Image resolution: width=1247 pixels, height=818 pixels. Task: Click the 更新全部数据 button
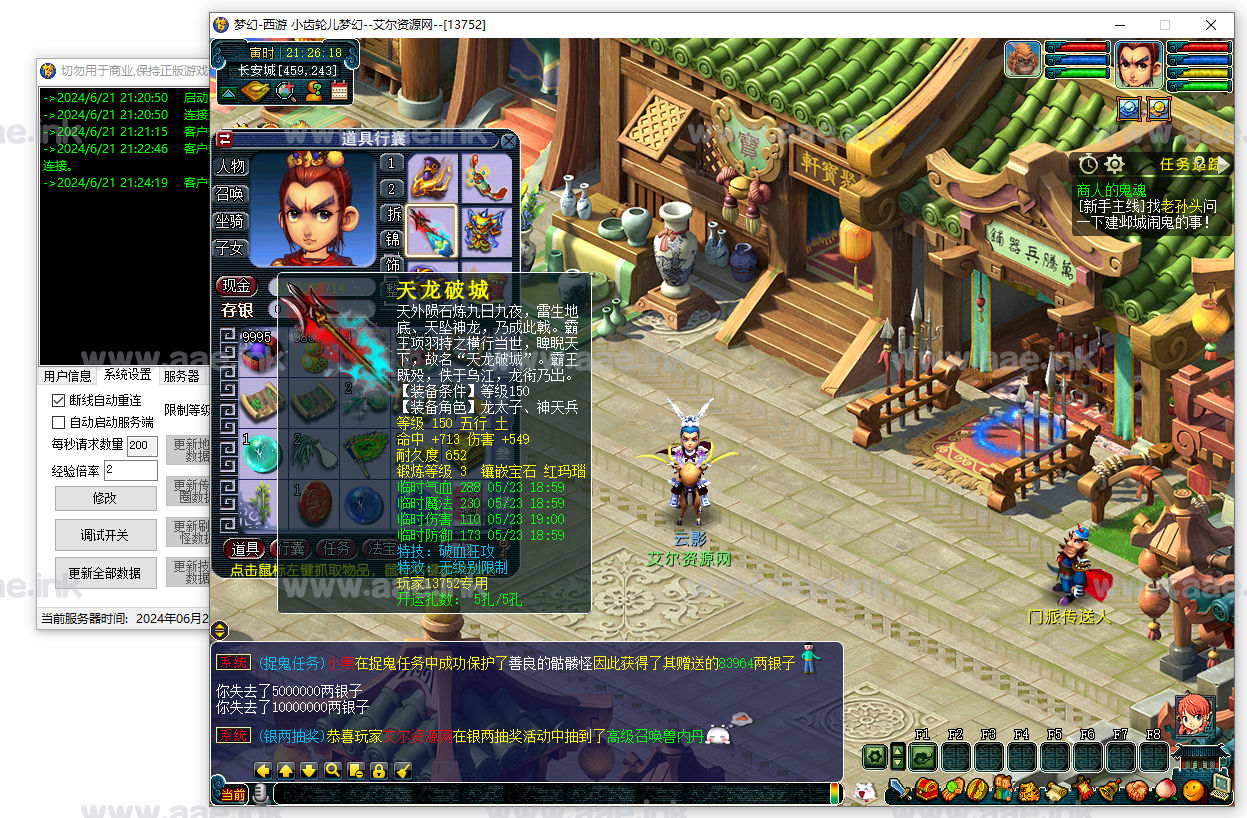tap(105, 573)
